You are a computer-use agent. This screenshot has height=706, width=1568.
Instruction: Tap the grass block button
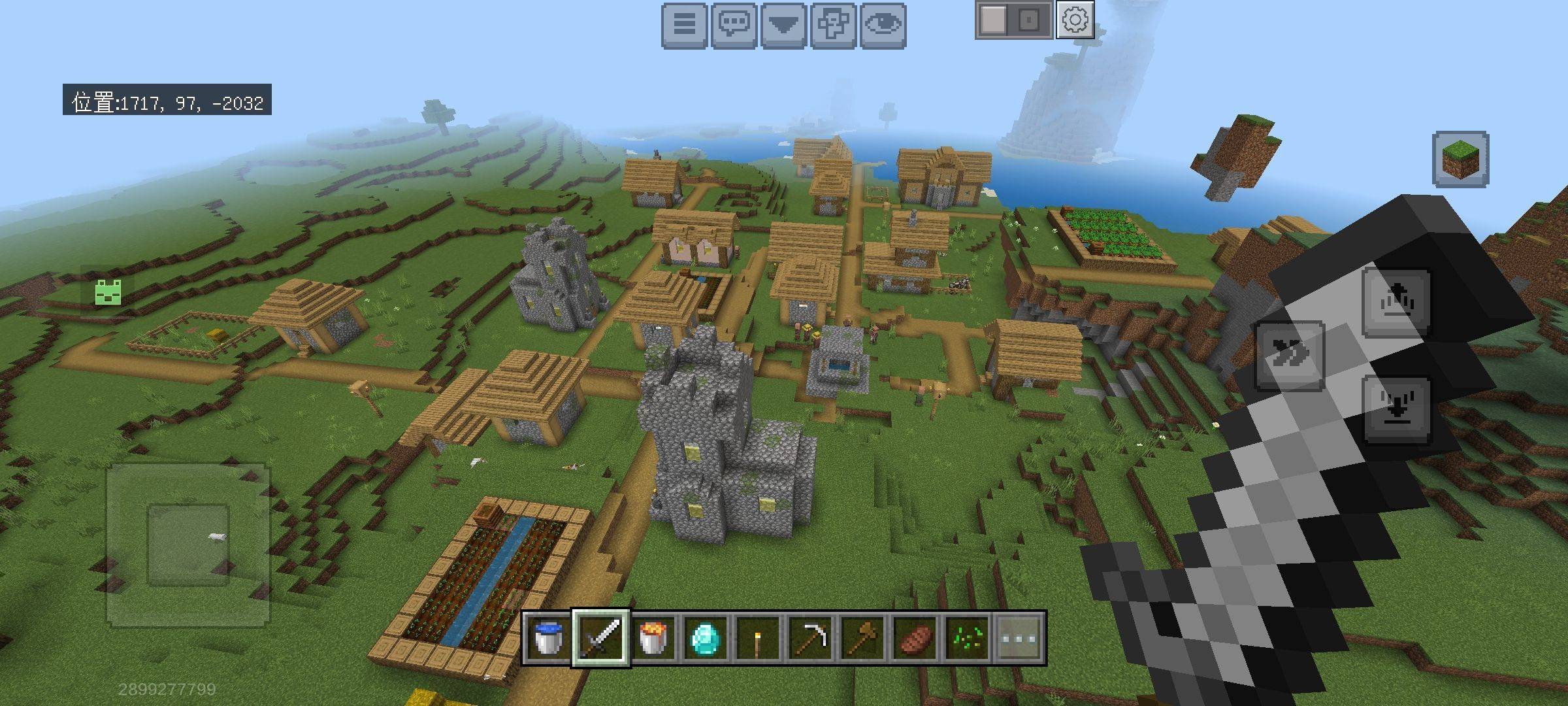(1460, 160)
